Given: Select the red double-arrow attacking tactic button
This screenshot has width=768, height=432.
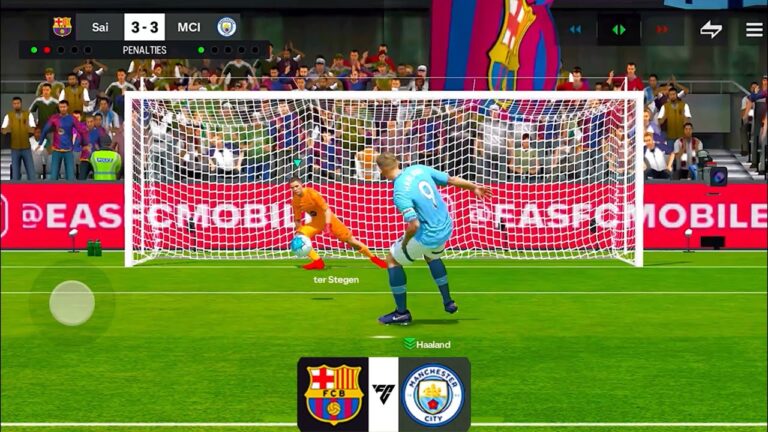Looking at the screenshot, I should [x=662, y=29].
